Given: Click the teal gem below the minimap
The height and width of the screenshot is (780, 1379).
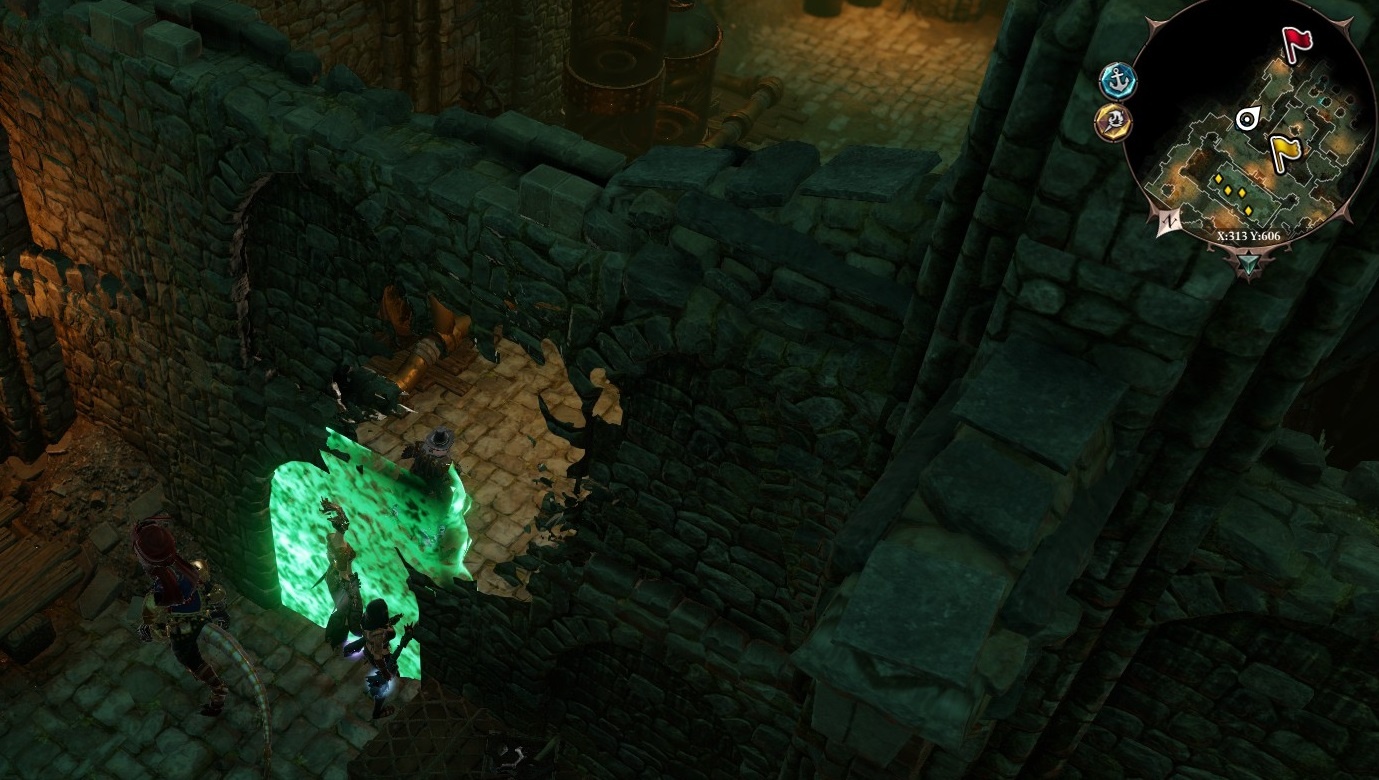Looking at the screenshot, I should tap(1249, 265).
